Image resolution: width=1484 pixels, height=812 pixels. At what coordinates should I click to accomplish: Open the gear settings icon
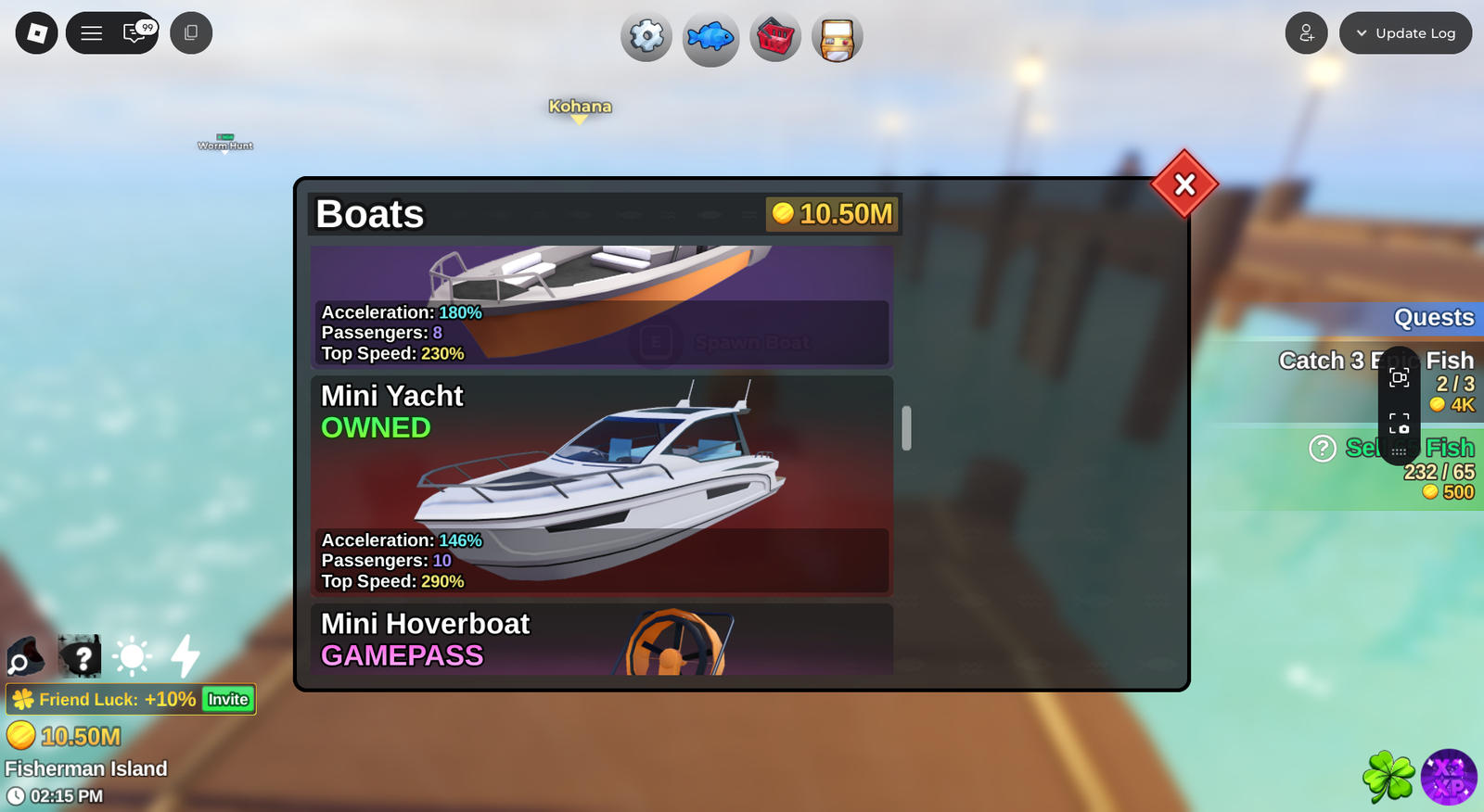click(x=646, y=37)
